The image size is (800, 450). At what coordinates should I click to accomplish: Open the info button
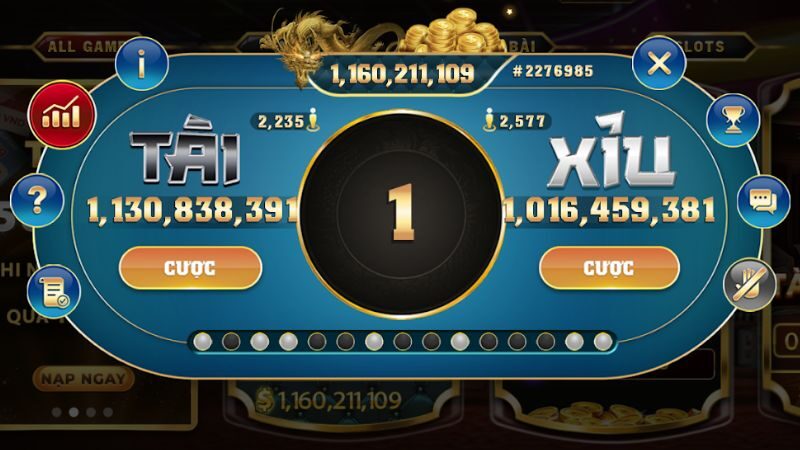[x=142, y=64]
